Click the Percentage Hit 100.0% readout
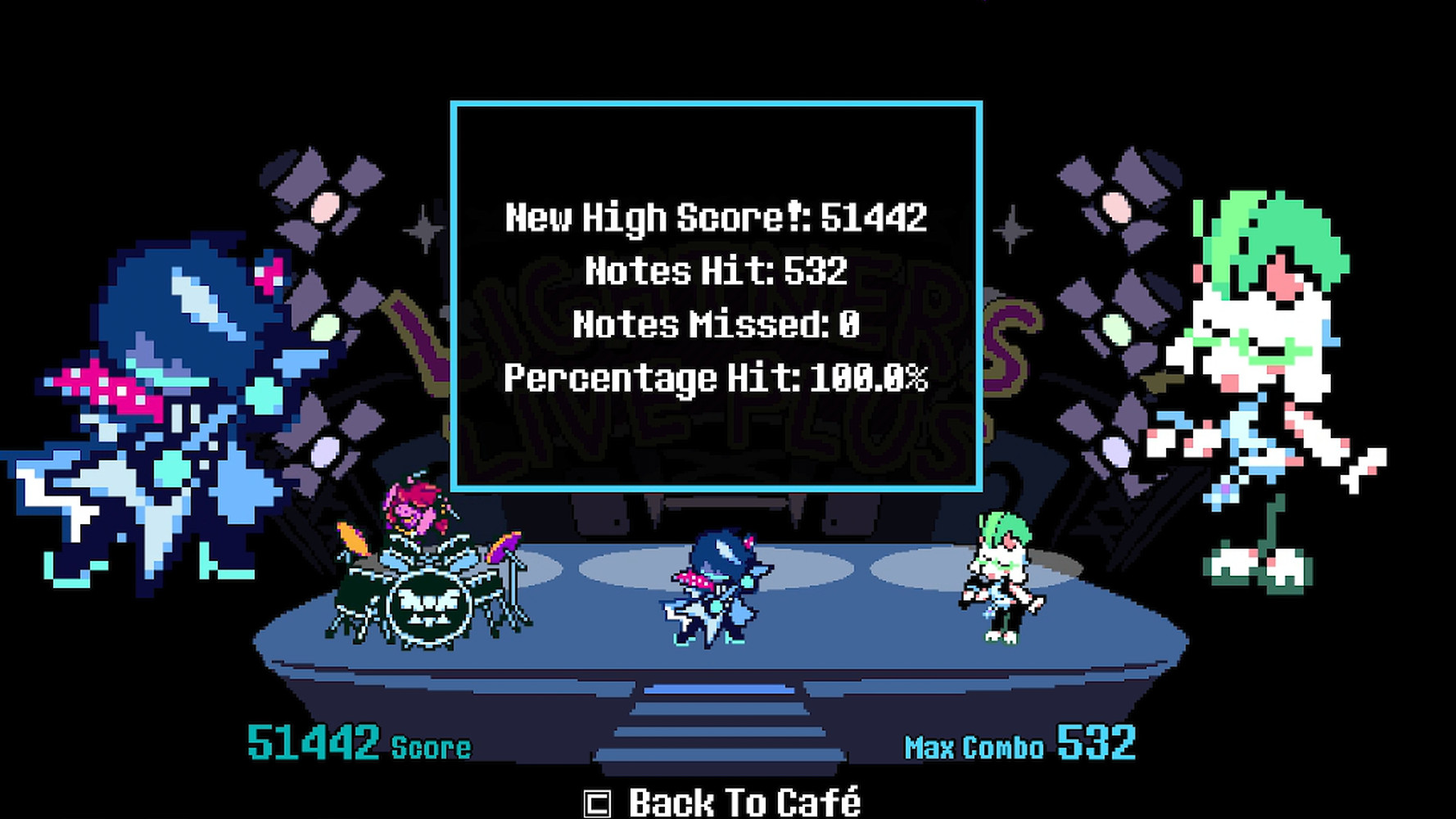This screenshot has width=1456, height=819. tap(716, 378)
